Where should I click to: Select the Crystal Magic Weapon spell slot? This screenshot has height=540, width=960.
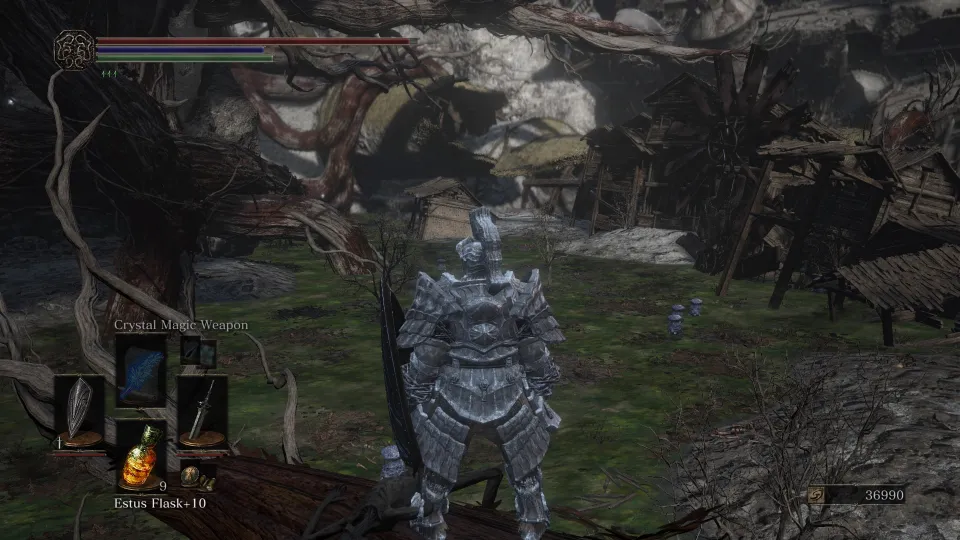[140, 370]
